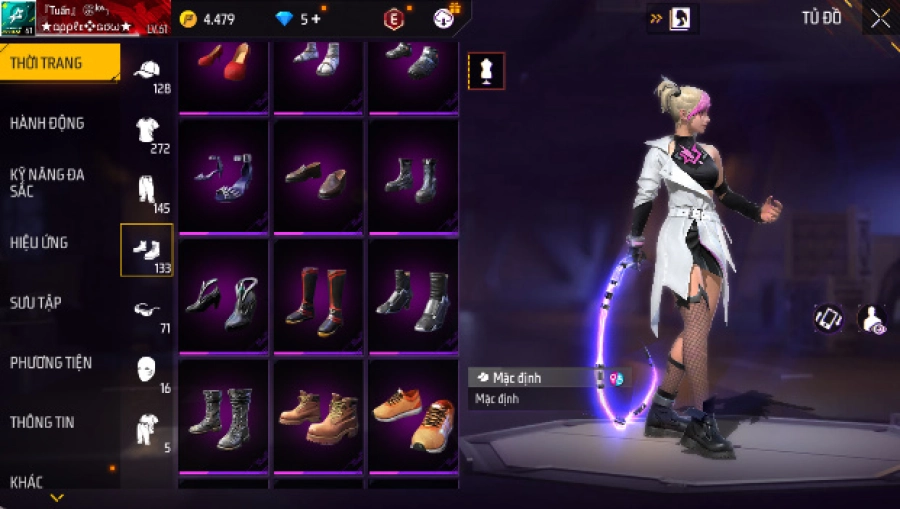Select the white mask category
This screenshot has height=509, width=900.
(x=147, y=369)
